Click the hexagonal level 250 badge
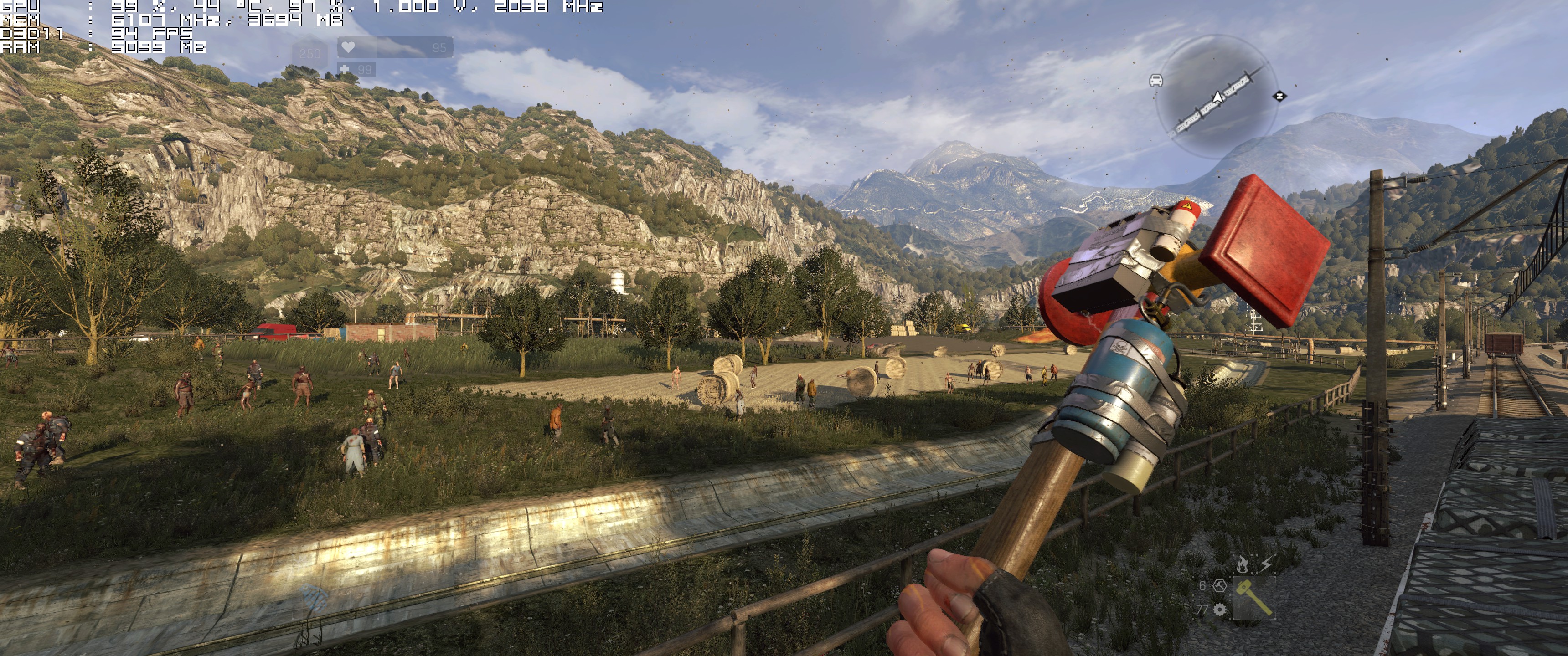The image size is (1568, 656). tap(310, 54)
